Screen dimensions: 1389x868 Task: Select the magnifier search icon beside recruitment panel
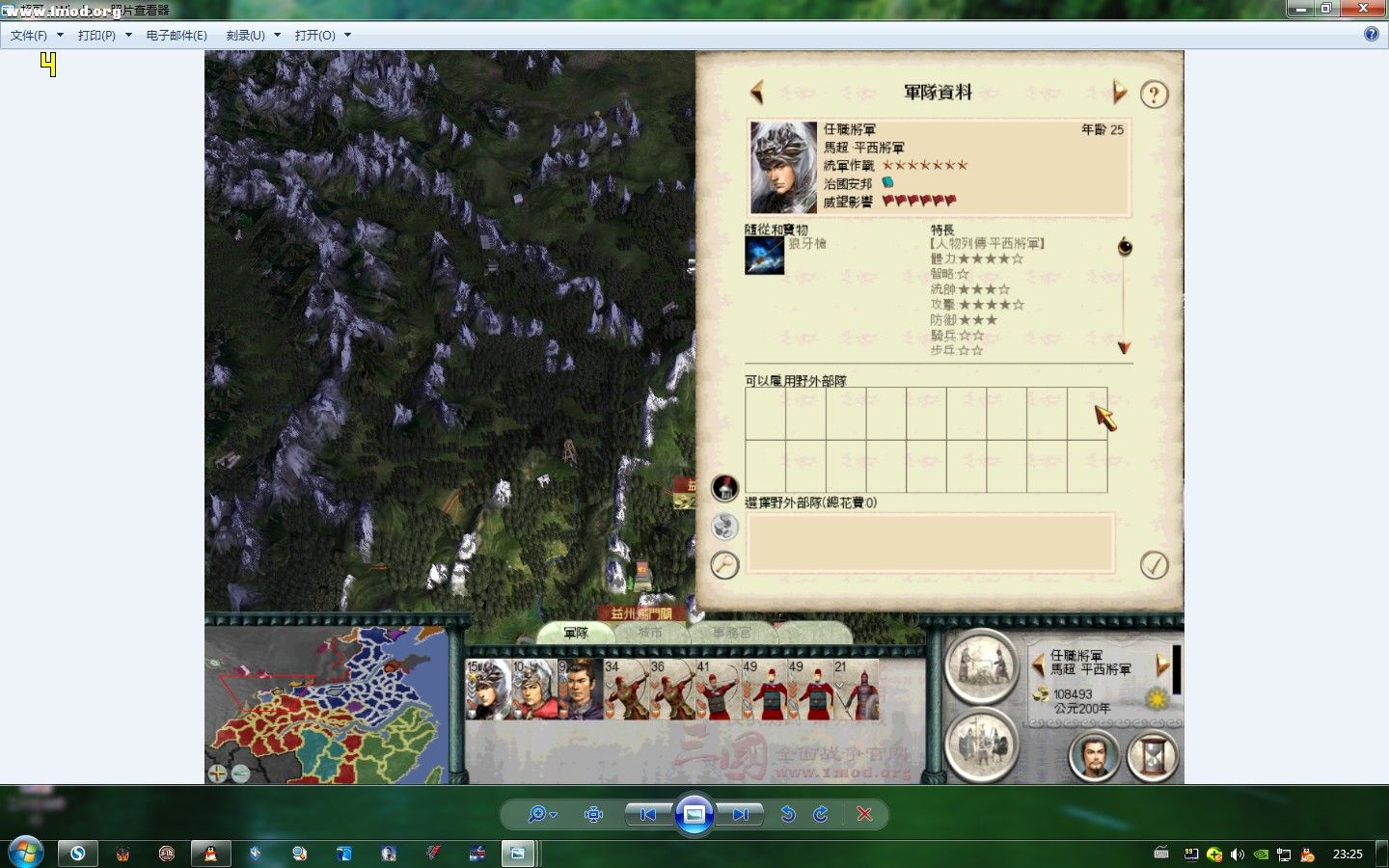pos(723,566)
